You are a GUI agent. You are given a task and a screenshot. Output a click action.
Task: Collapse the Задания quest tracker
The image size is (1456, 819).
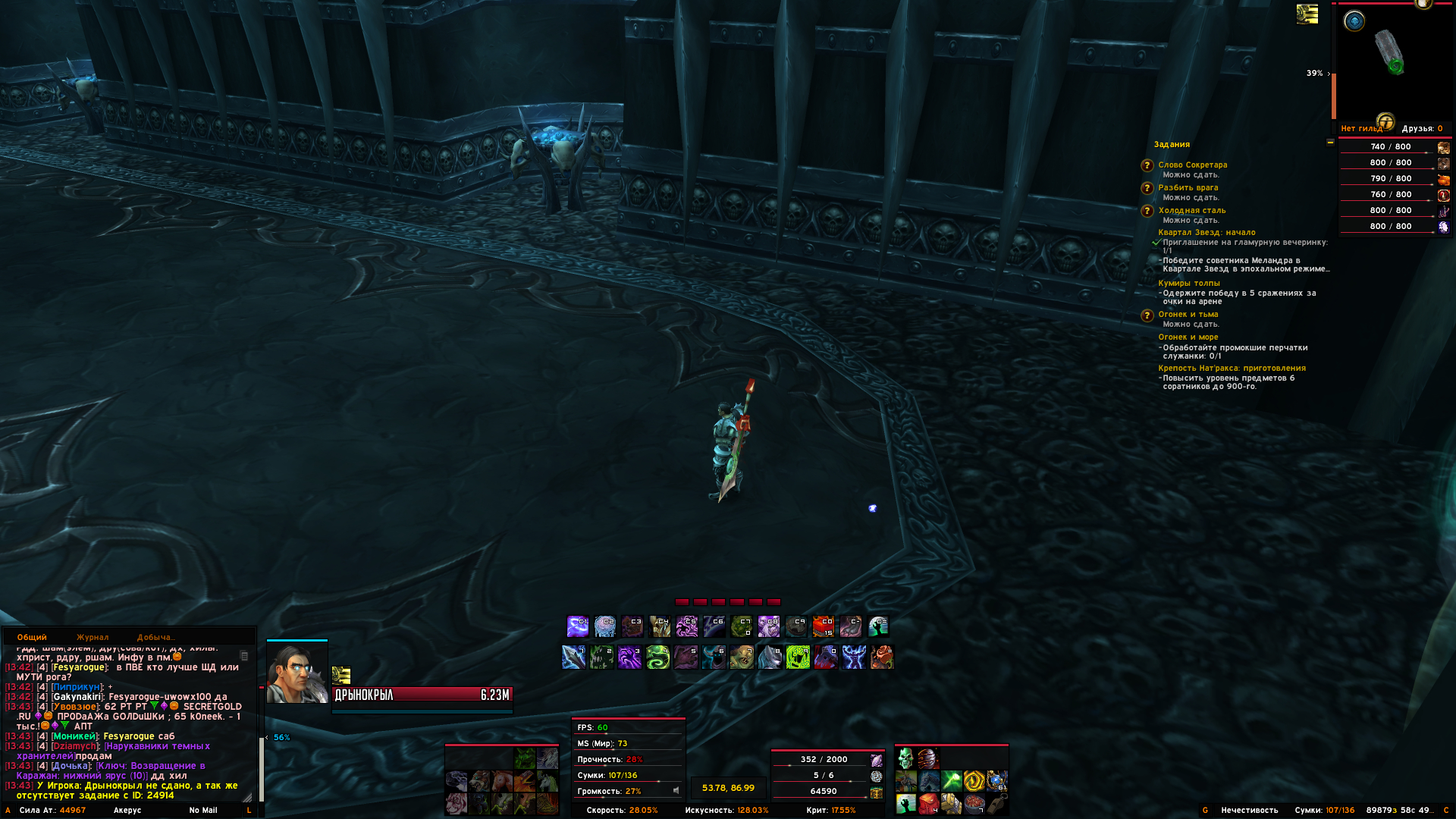[x=1330, y=143]
